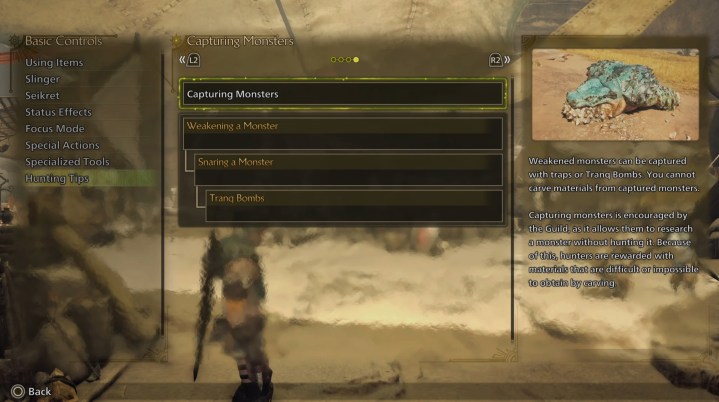The image size is (719, 402).
Task: Open Status Effects help topic
Action: click(x=58, y=112)
